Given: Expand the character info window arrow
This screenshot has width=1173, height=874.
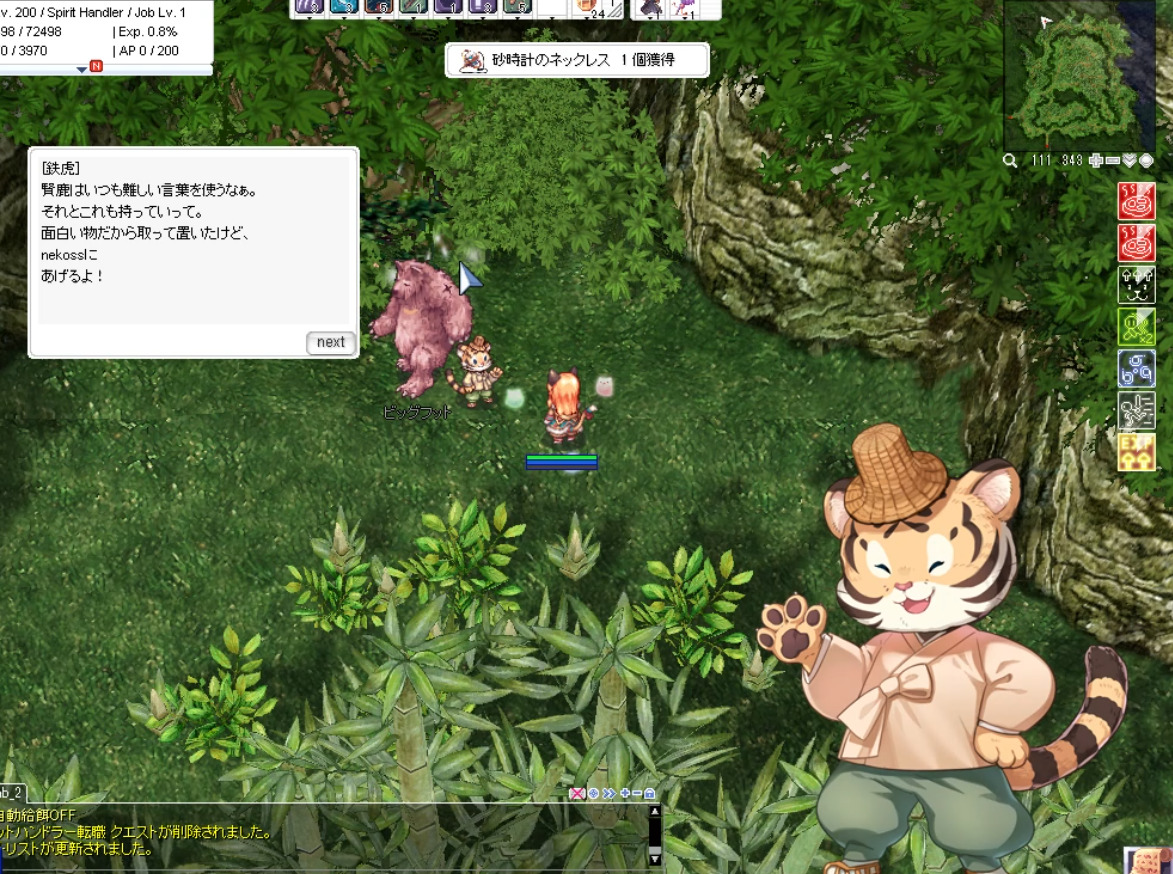Looking at the screenshot, I should coord(82,69).
